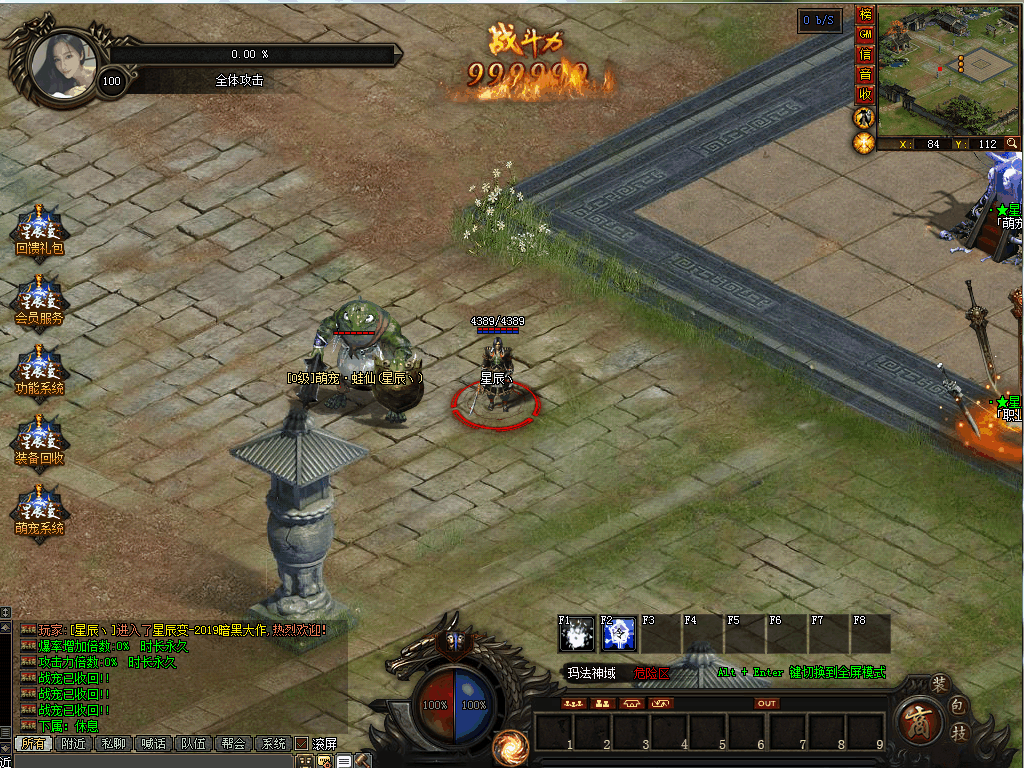The image size is (1024, 768).
Task: Click the minimap magnifier search button
Action: click(1012, 144)
